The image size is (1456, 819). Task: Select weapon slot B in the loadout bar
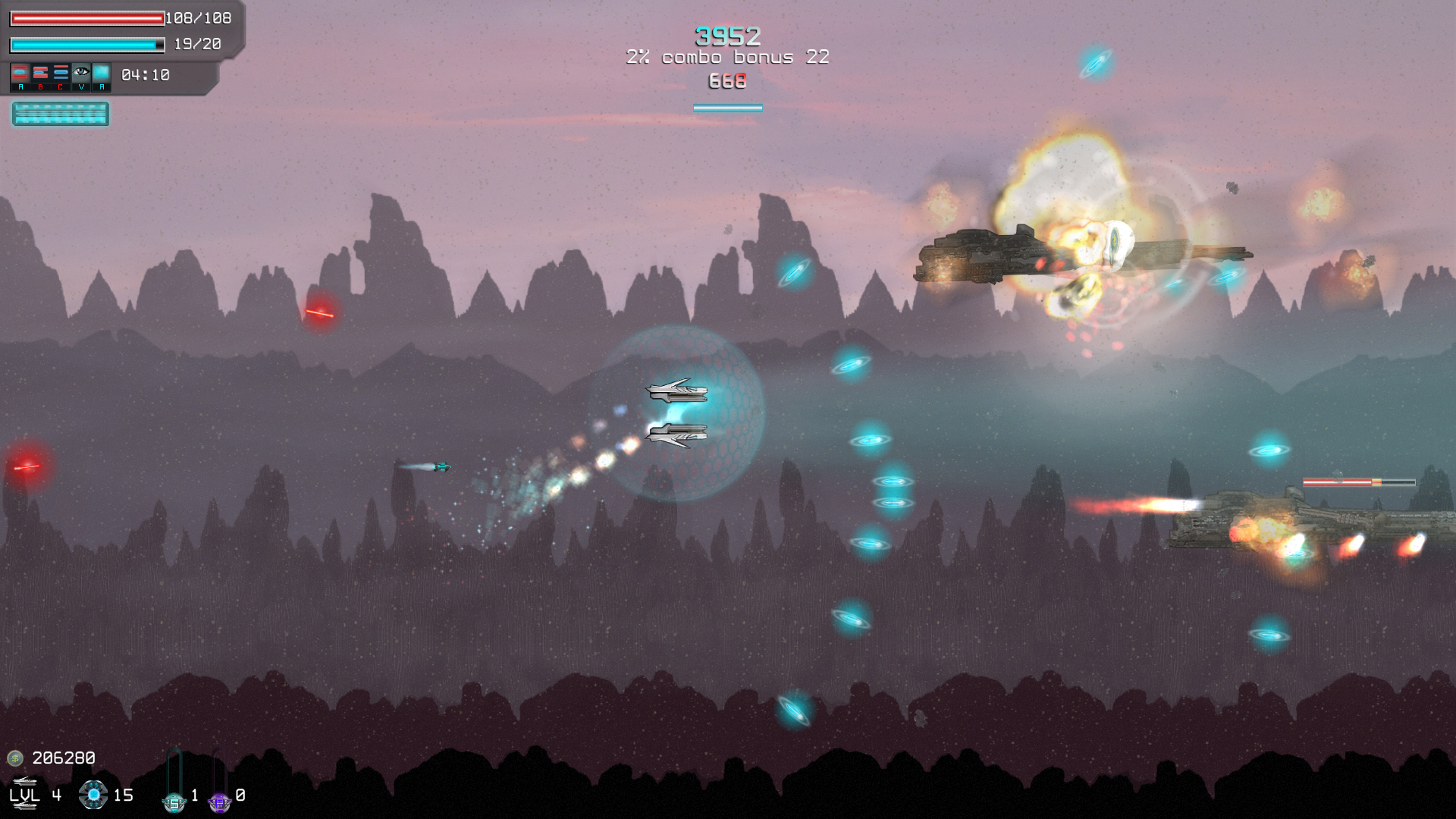pos(39,72)
